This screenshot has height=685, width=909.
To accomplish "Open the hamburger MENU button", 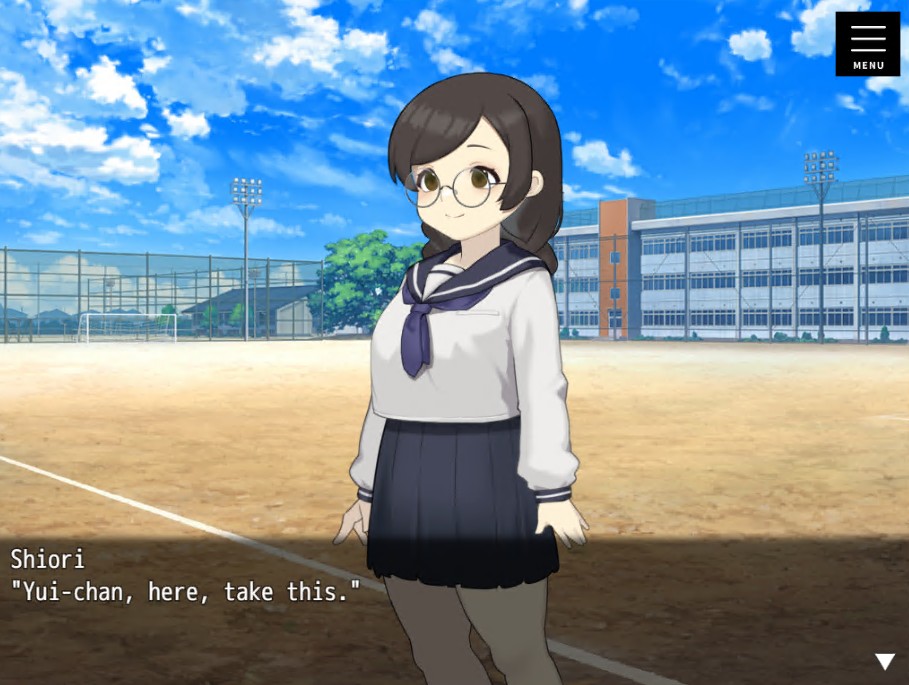I will tap(867, 44).
